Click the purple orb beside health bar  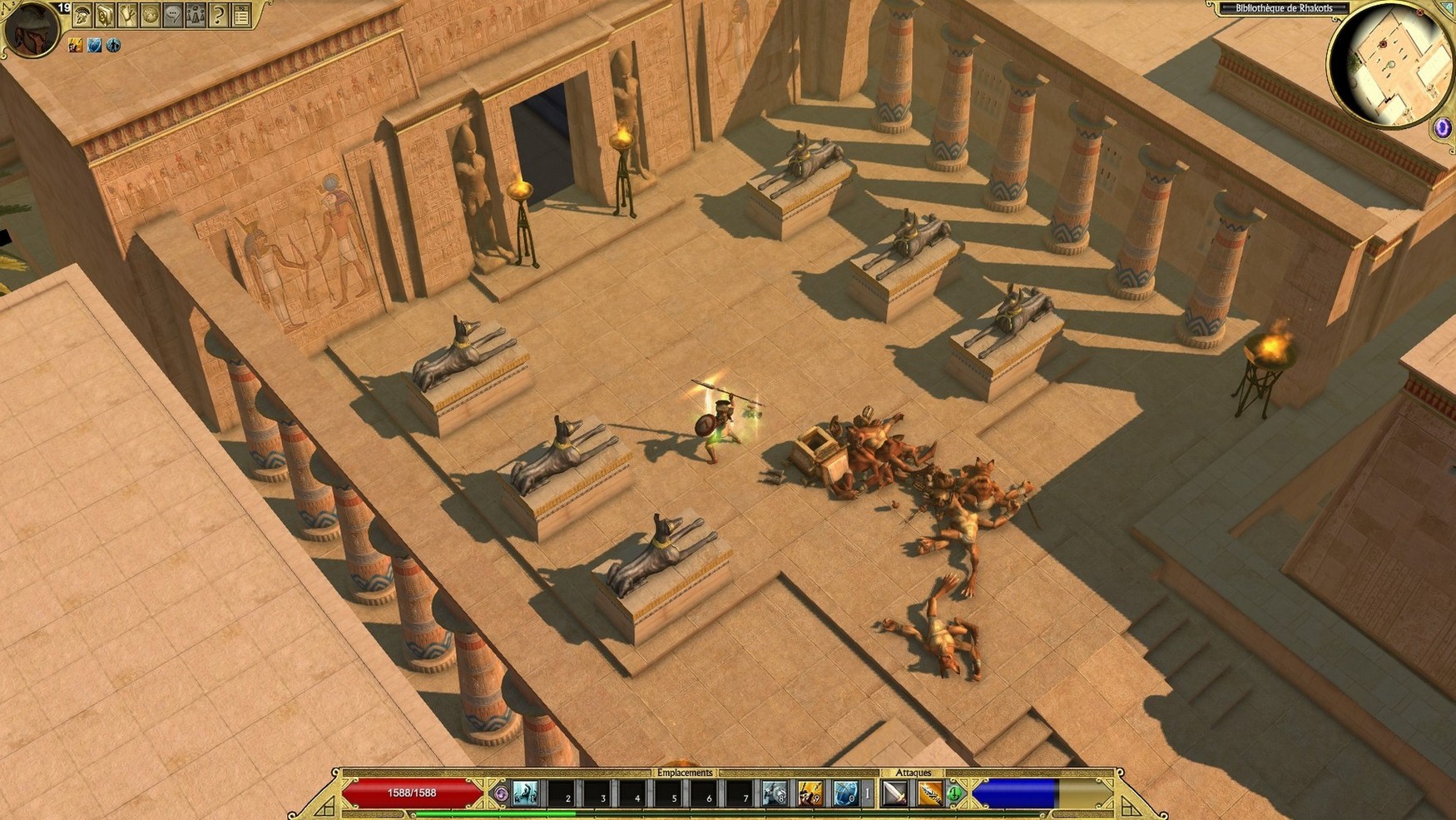tap(501, 793)
